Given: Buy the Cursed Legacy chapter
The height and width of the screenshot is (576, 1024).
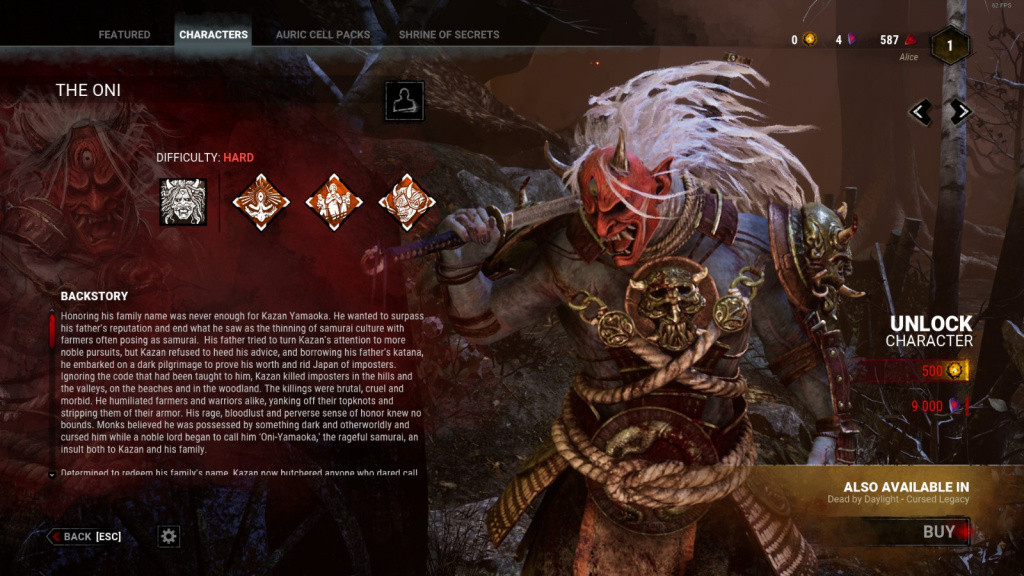Looking at the screenshot, I should [x=931, y=532].
